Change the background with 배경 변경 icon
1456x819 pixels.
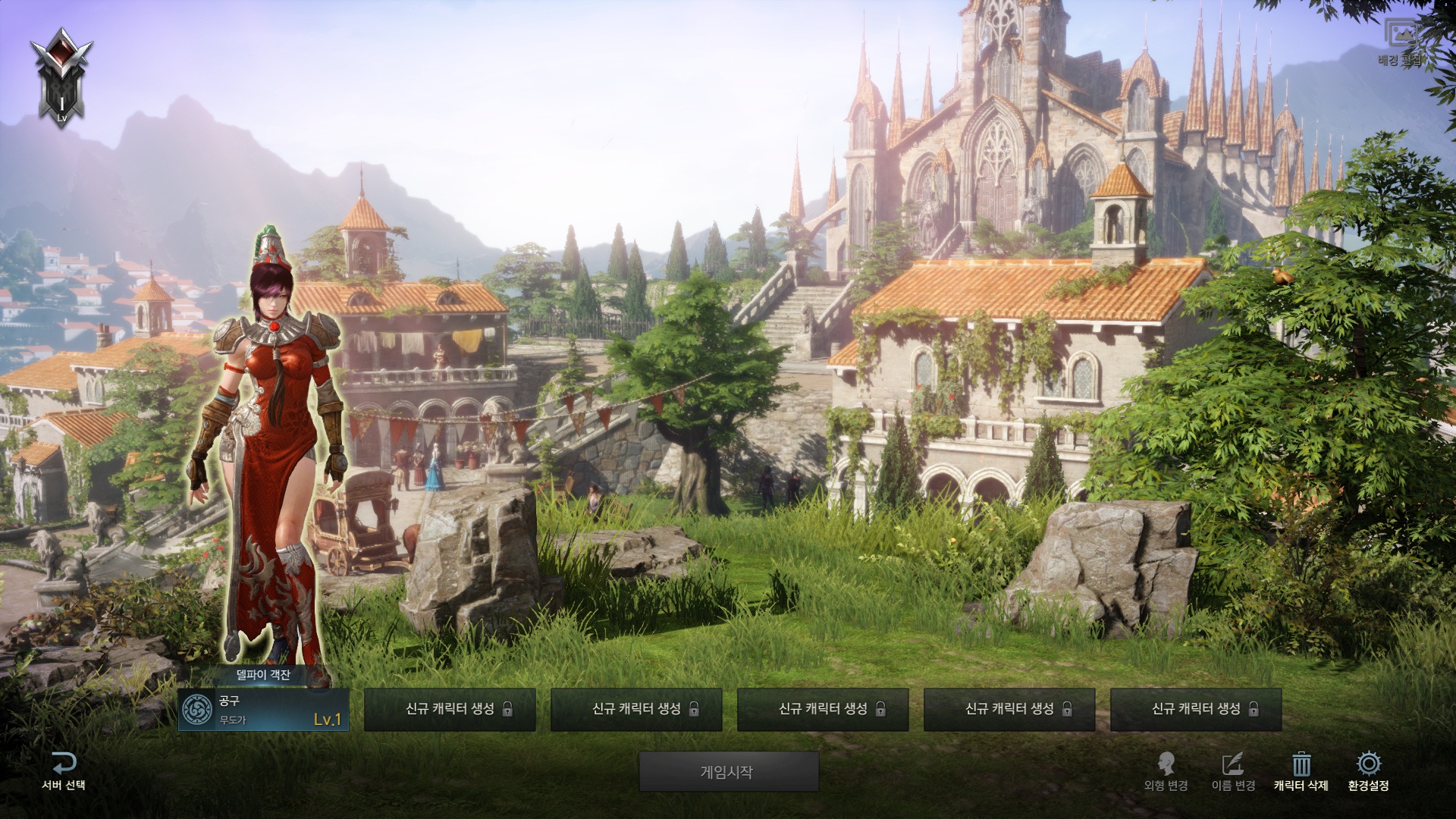pyautogui.click(x=1401, y=36)
